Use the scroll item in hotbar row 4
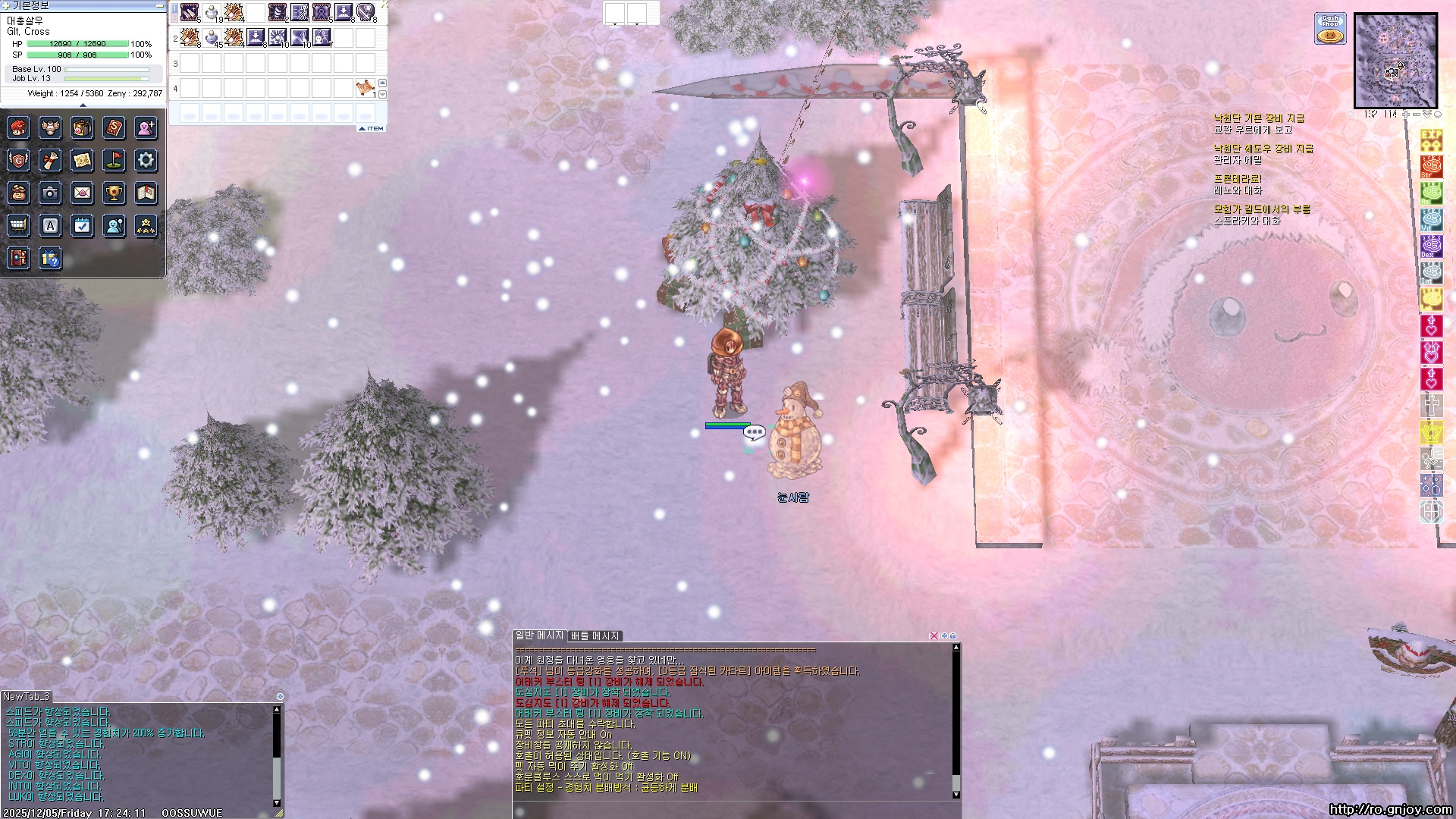Viewport: 1456px width, 819px height. (366, 88)
